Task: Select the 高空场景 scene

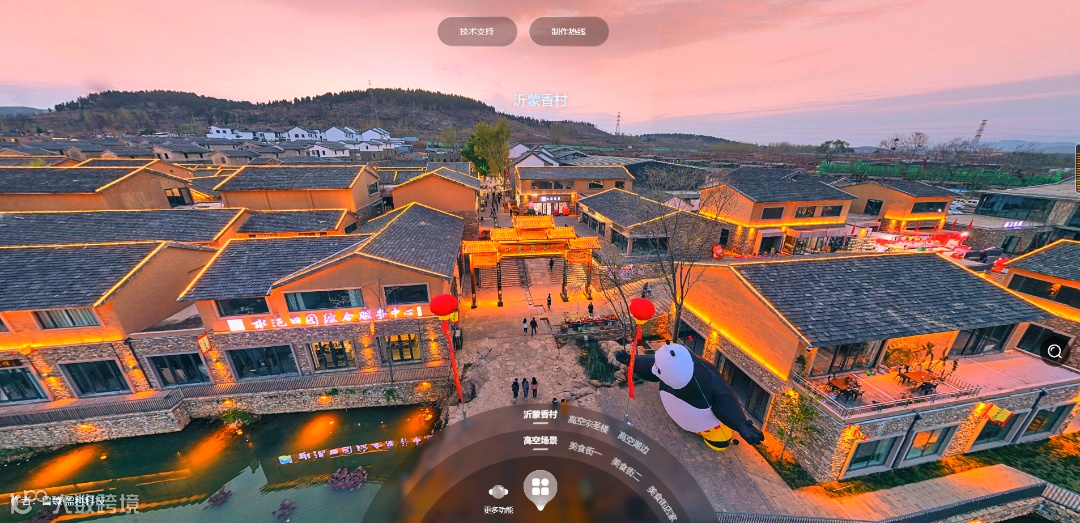Action: click(540, 440)
